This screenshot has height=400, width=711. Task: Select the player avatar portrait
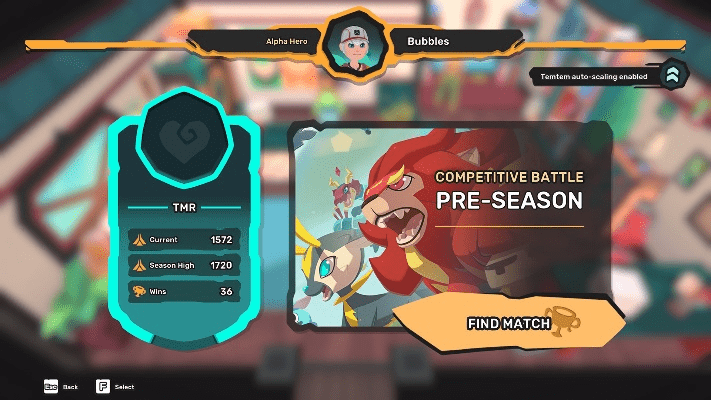coord(355,44)
